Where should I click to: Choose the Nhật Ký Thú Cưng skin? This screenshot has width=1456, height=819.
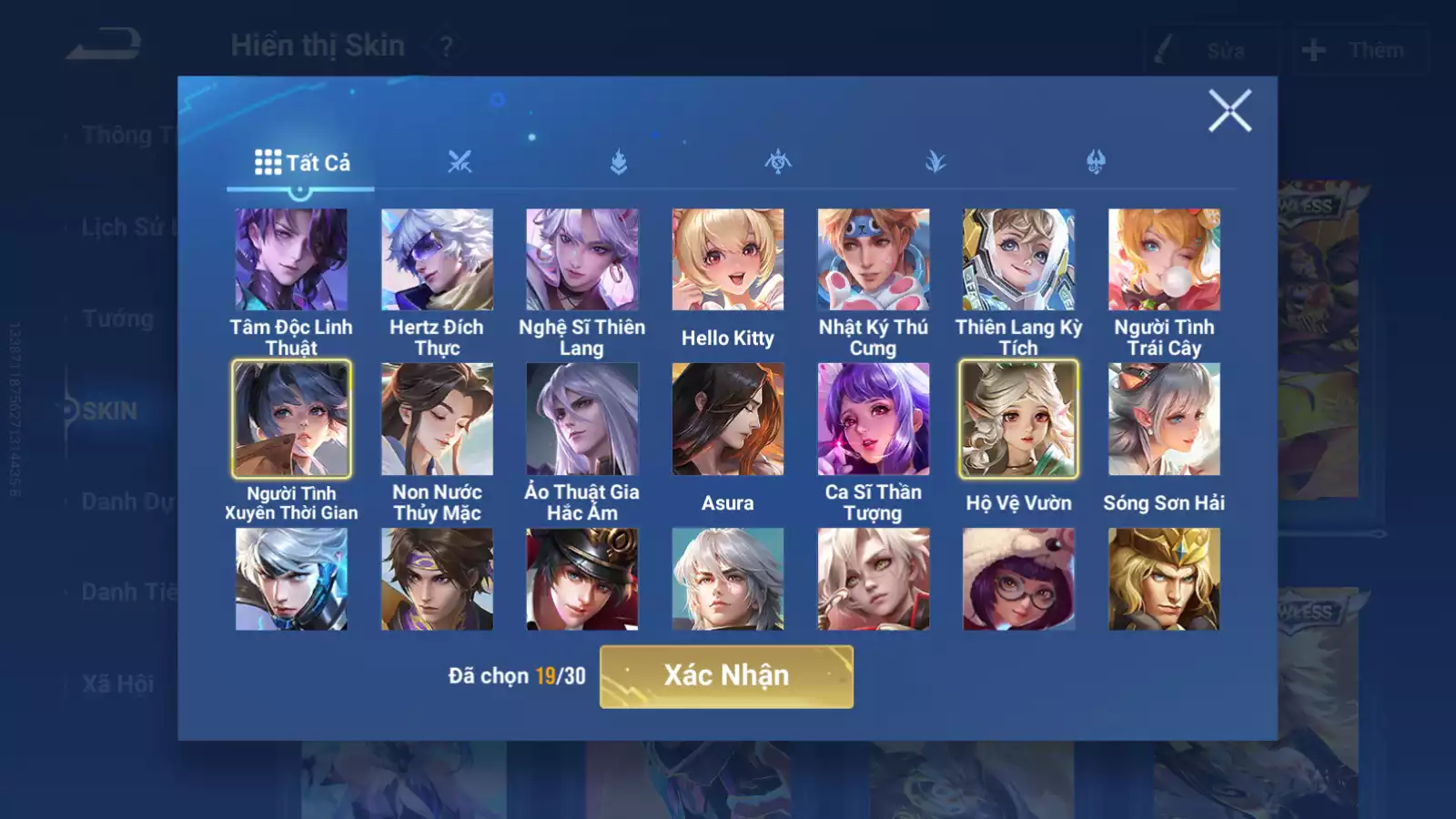point(874,260)
